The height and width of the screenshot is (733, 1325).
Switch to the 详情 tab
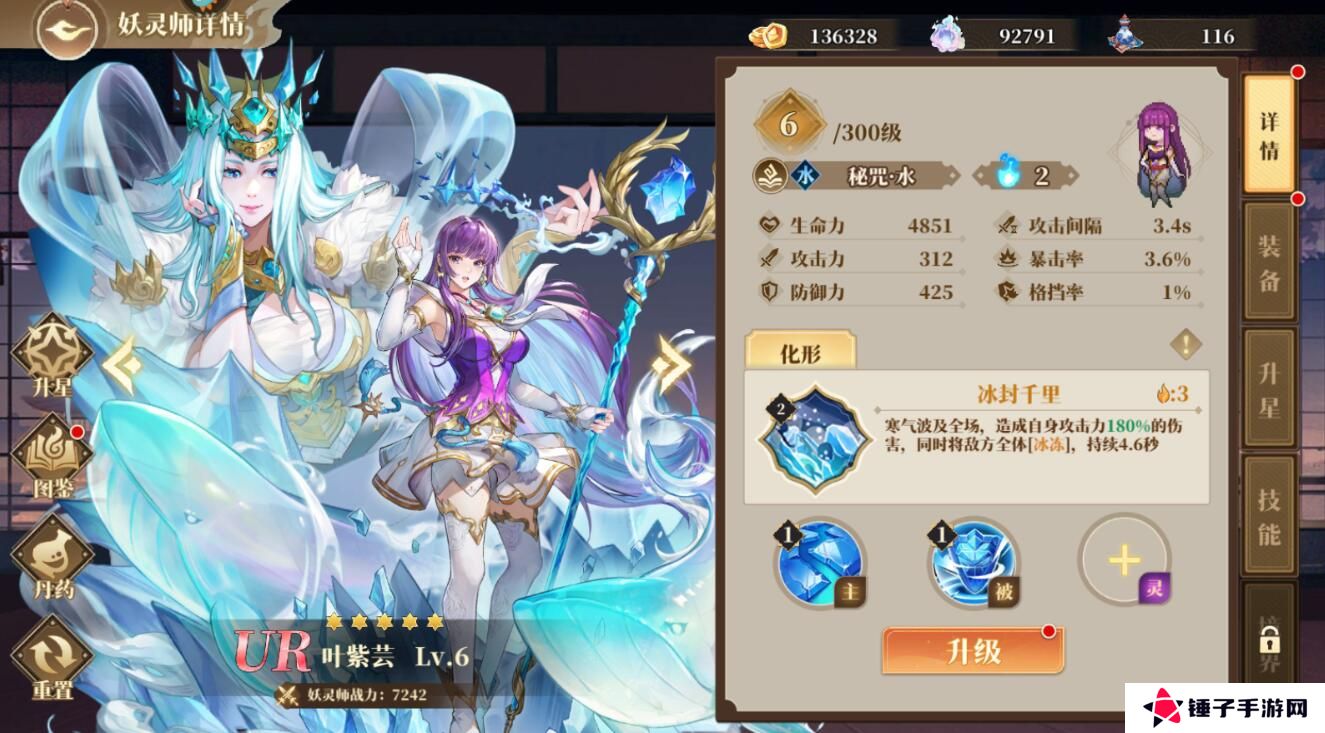tap(1266, 131)
